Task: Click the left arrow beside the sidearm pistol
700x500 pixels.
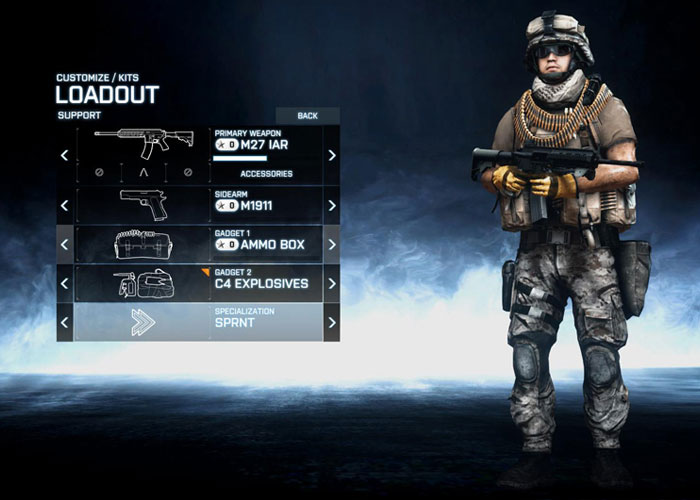Action: tap(65, 205)
